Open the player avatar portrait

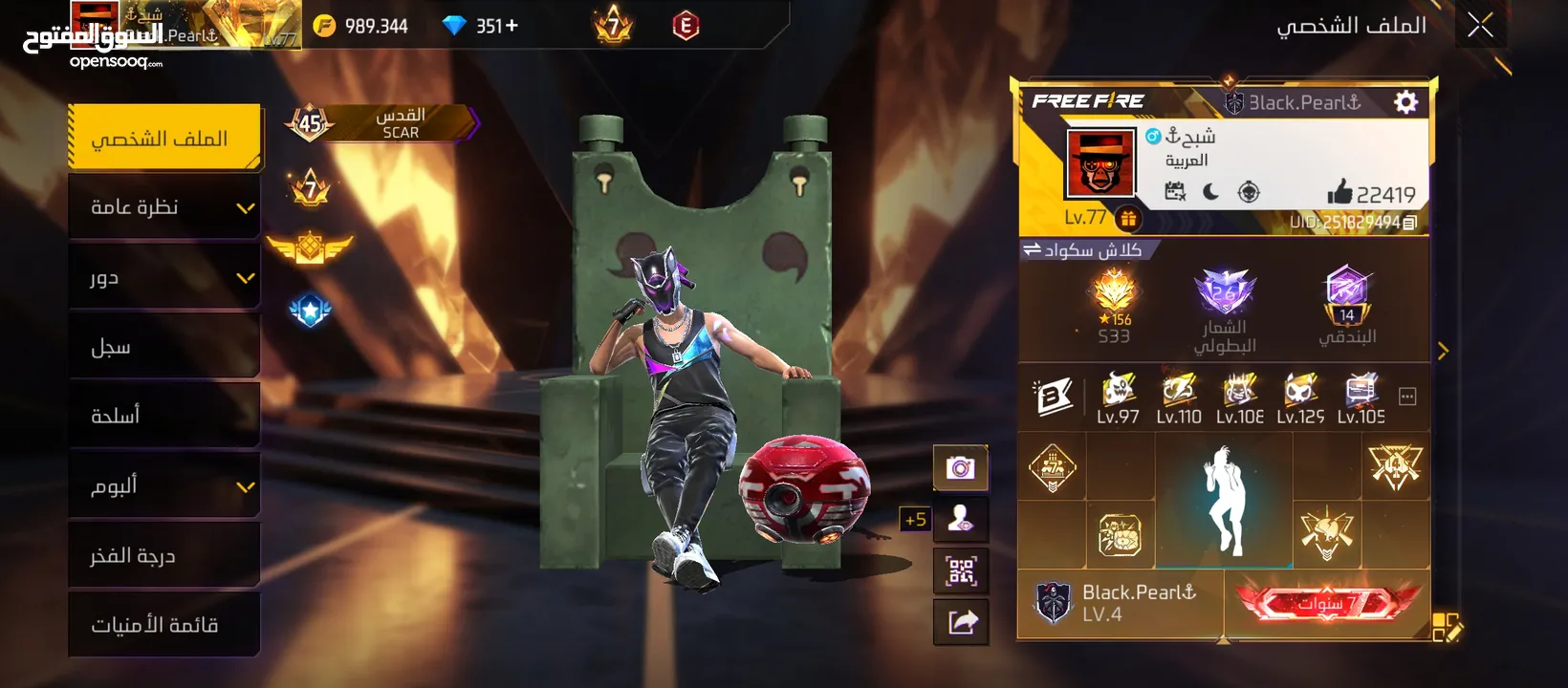click(1100, 163)
